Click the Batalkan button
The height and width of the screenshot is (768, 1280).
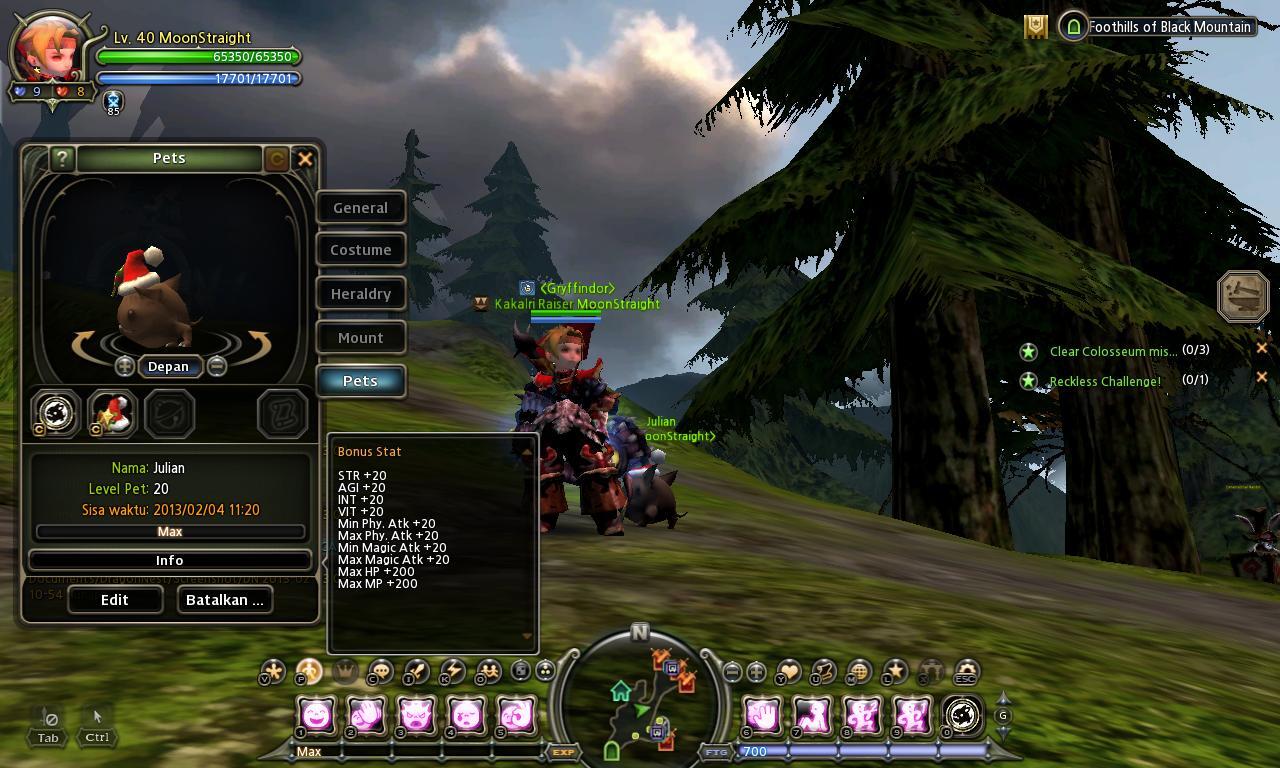tap(225, 600)
